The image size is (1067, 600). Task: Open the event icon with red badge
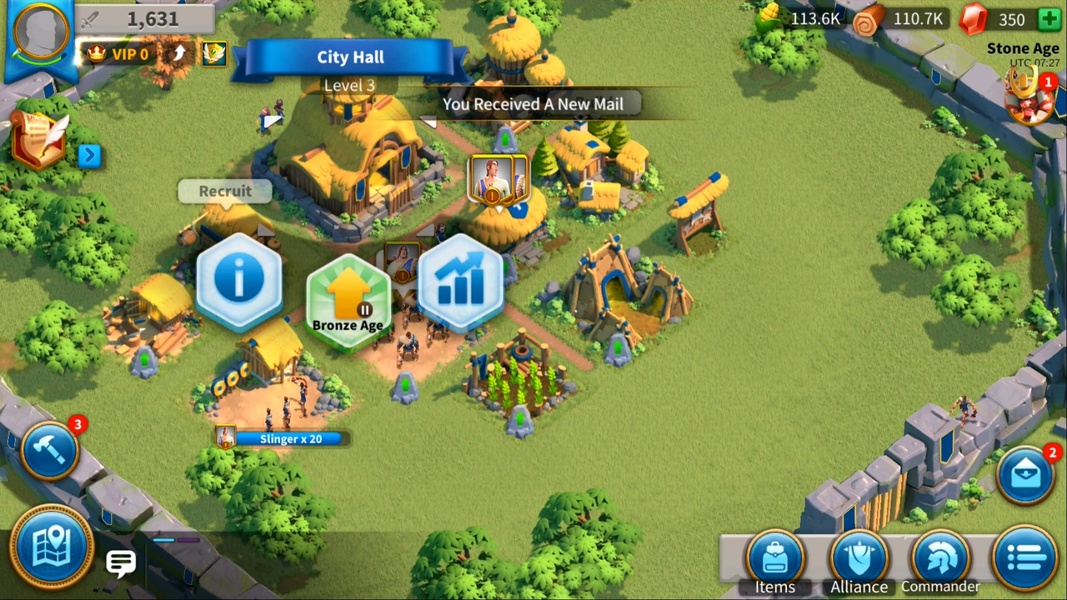pos(1030,99)
